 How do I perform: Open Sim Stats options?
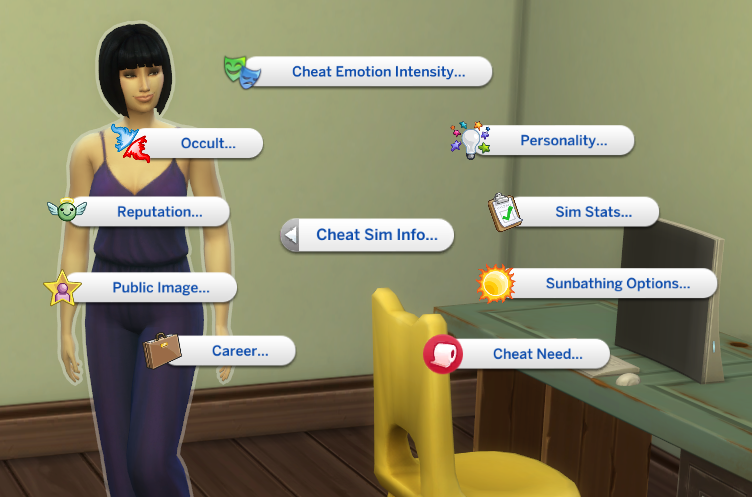[x=593, y=212]
